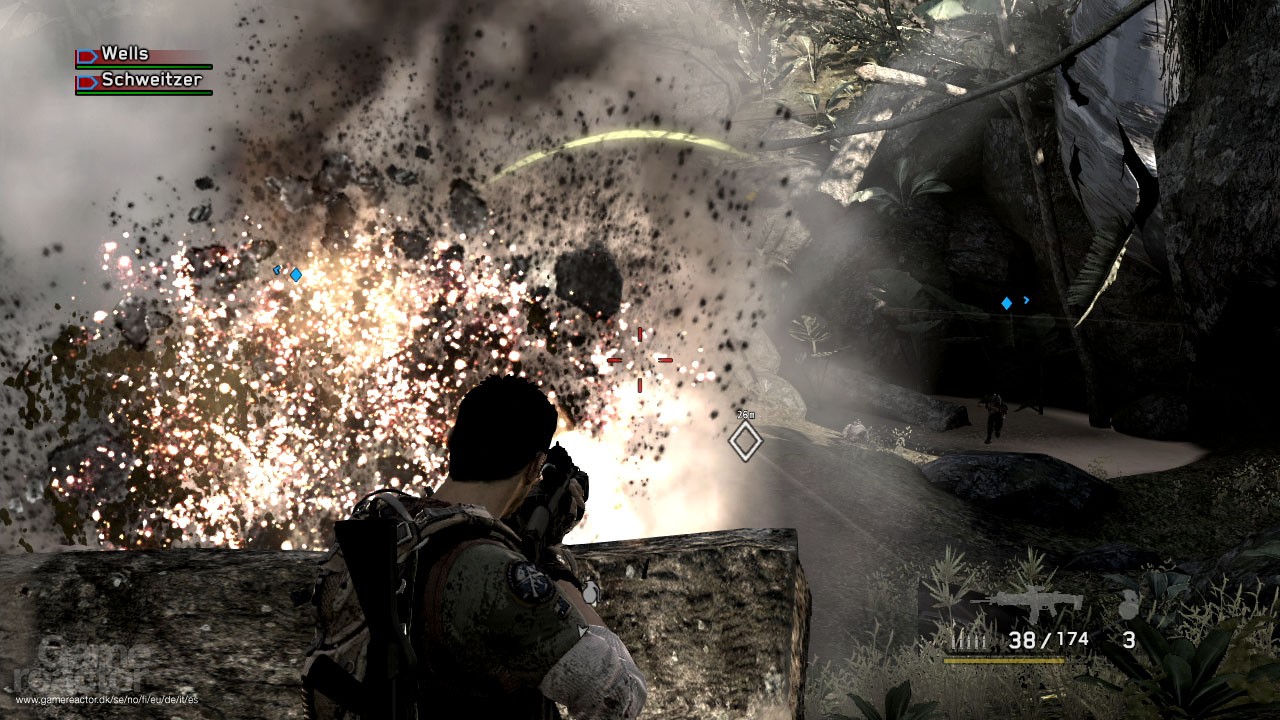Click Schweitzer's blue arrow squad indicator
Screen dimensions: 1280x720
(87, 81)
